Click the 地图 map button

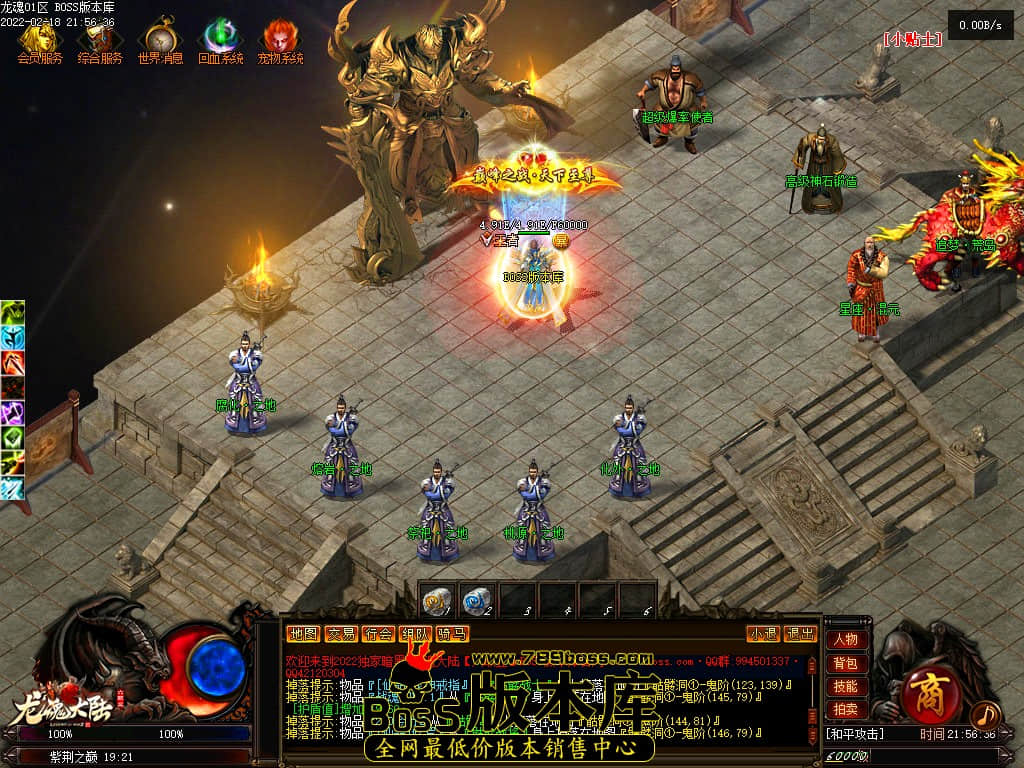pyautogui.click(x=303, y=634)
